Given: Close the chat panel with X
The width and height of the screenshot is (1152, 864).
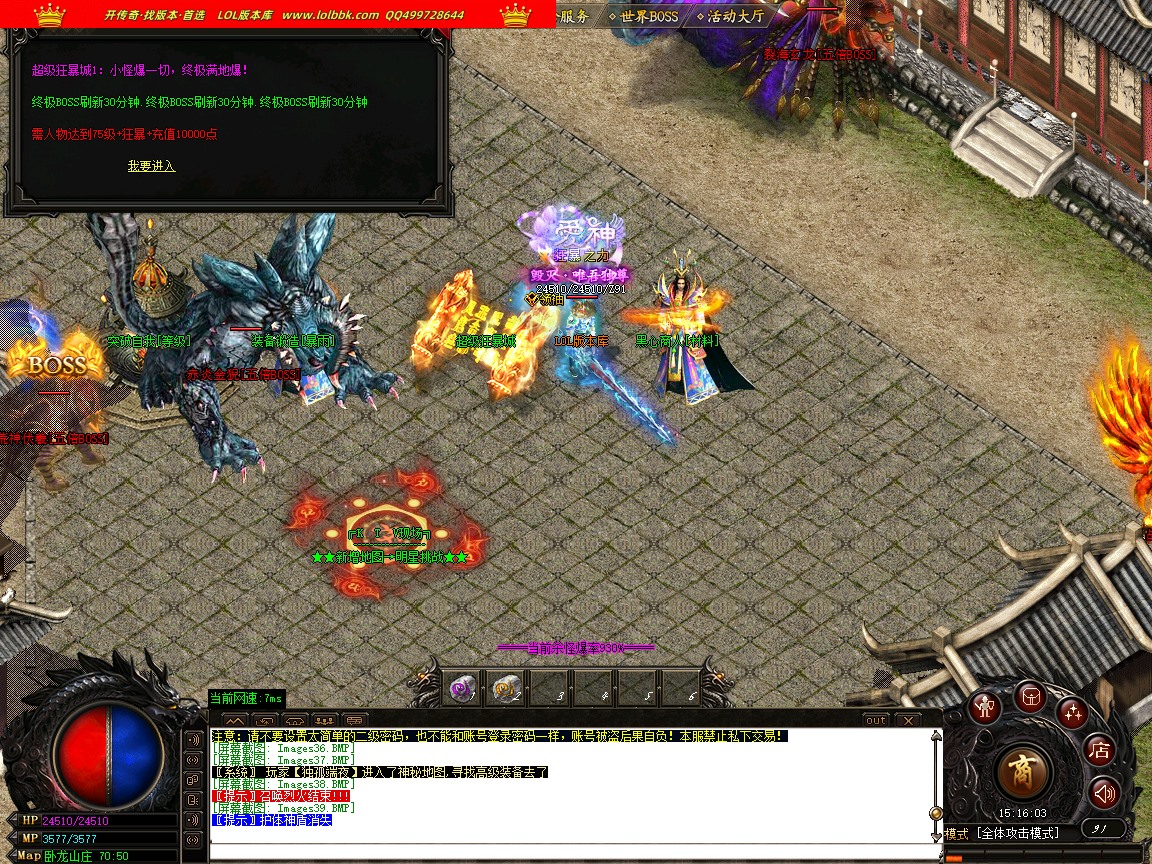Looking at the screenshot, I should pyautogui.click(x=907, y=720).
